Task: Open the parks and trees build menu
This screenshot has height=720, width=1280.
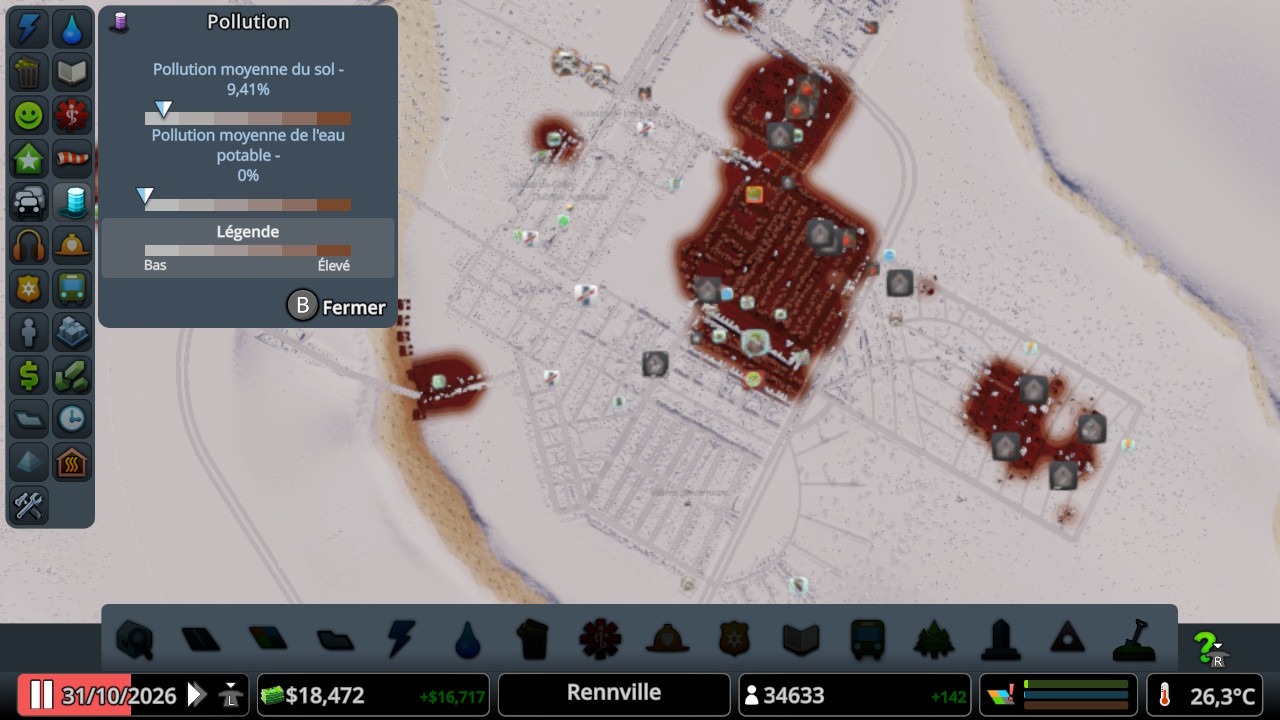Action: click(934, 639)
